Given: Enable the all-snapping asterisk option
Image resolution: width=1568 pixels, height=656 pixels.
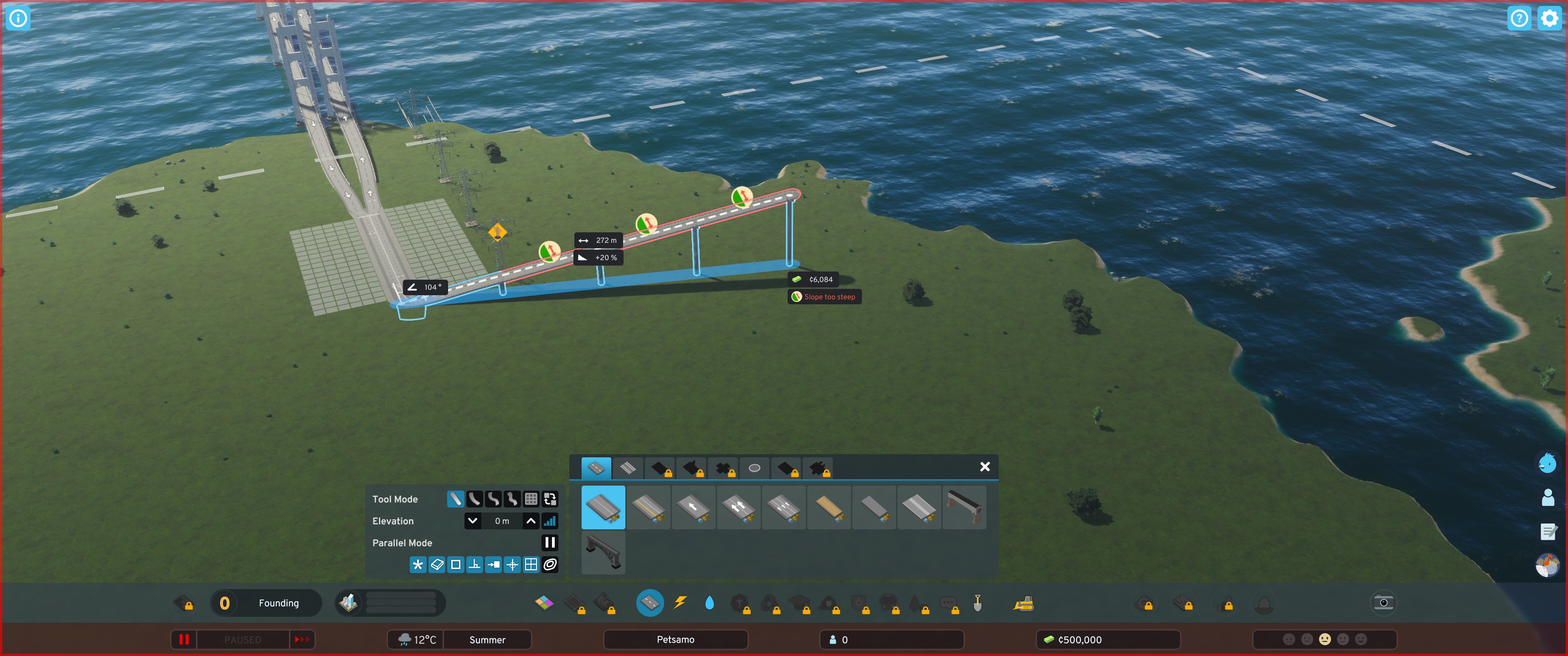Looking at the screenshot, I should coord(418,565).
